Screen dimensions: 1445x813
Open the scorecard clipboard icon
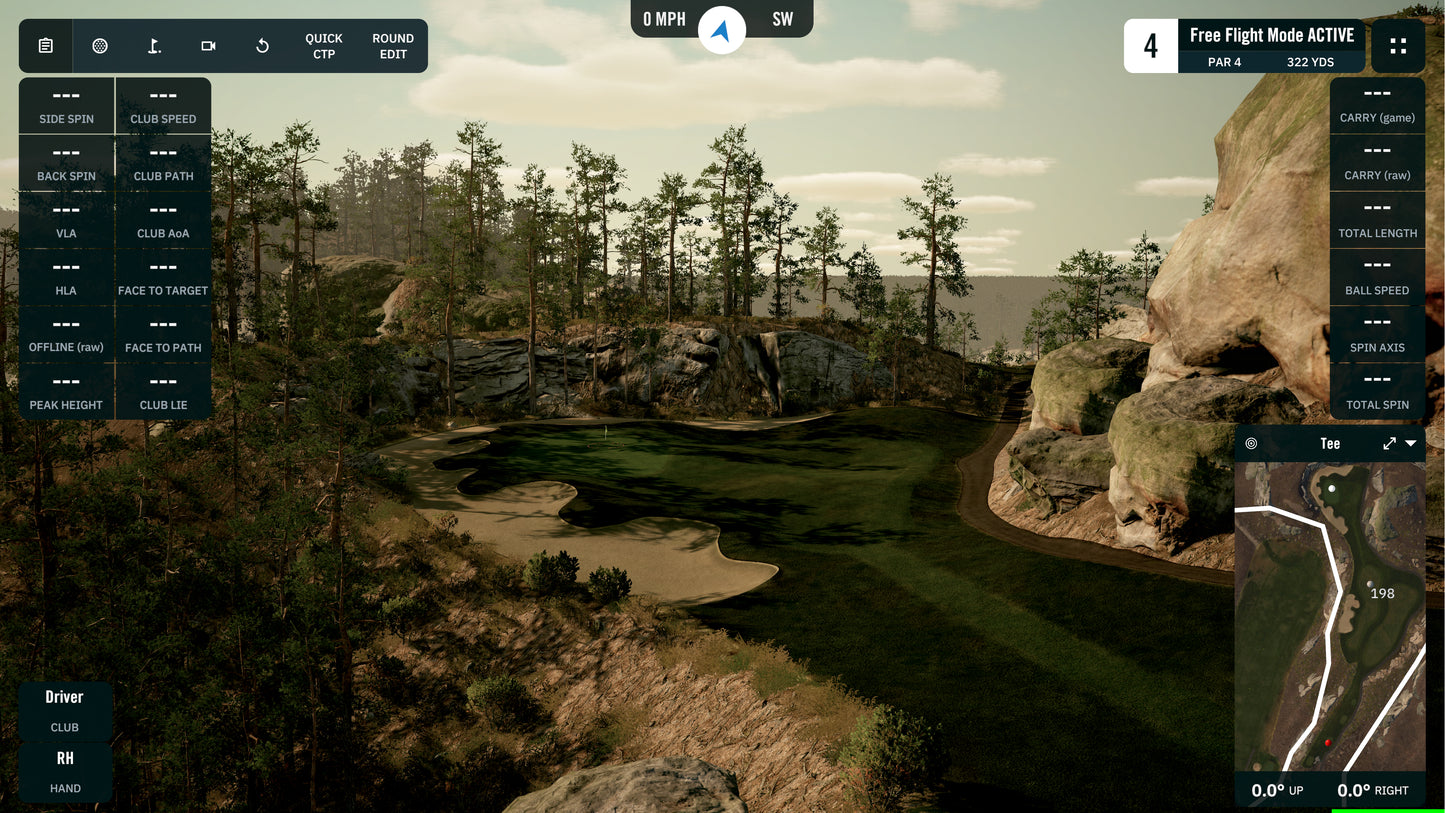[x=46, y=46]
